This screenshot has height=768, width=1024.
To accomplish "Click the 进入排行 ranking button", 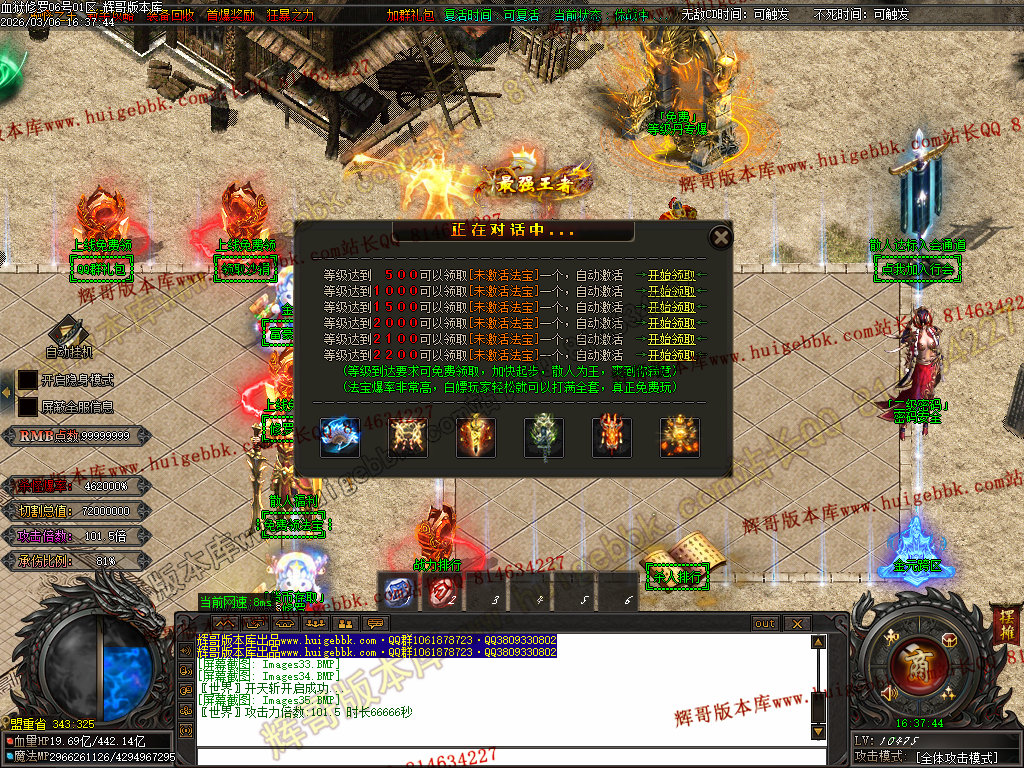I will click(x=678, y=577).
